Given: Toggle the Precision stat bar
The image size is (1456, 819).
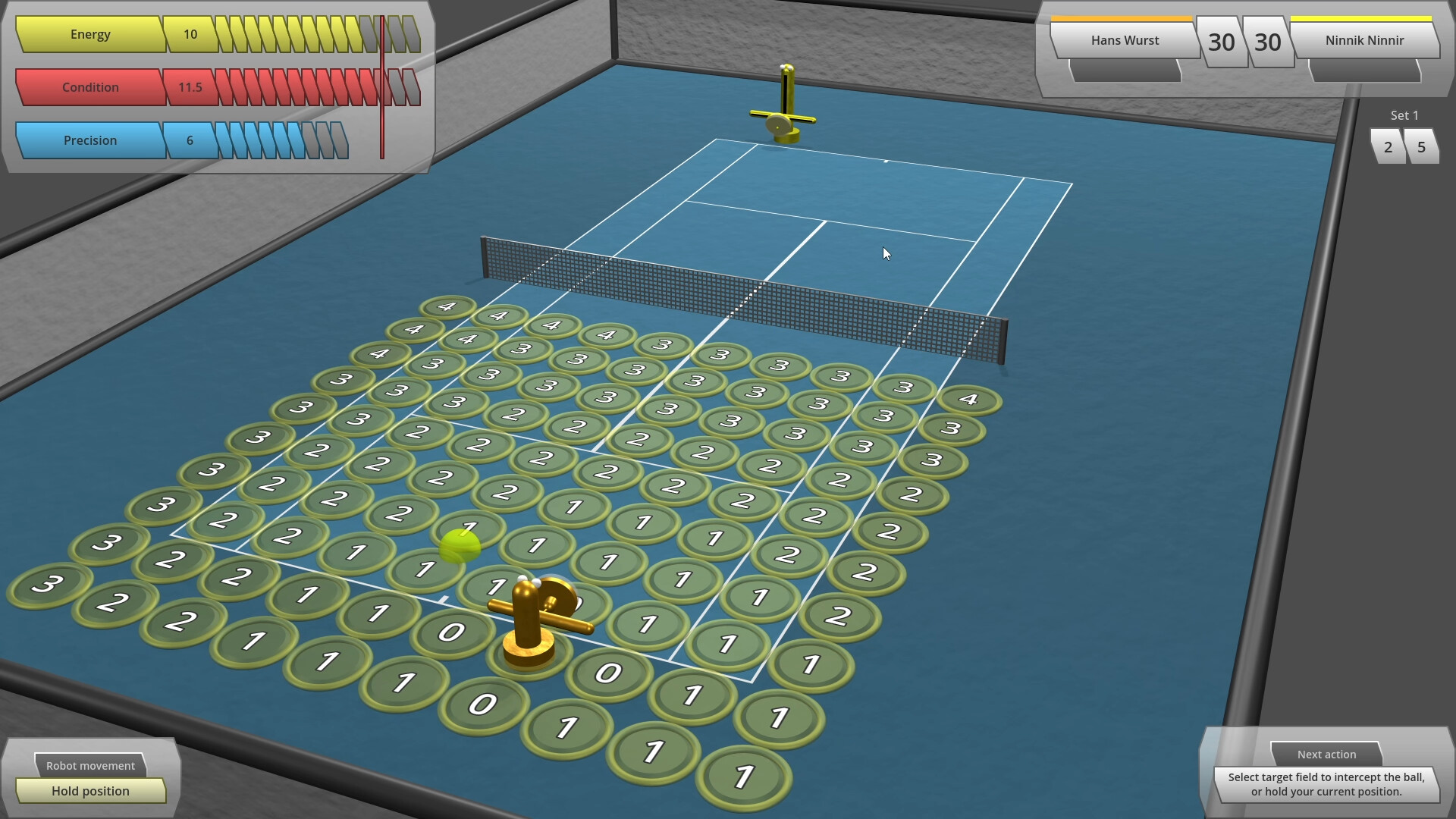Looking at the screenshot, I should [x=90, y=140].
